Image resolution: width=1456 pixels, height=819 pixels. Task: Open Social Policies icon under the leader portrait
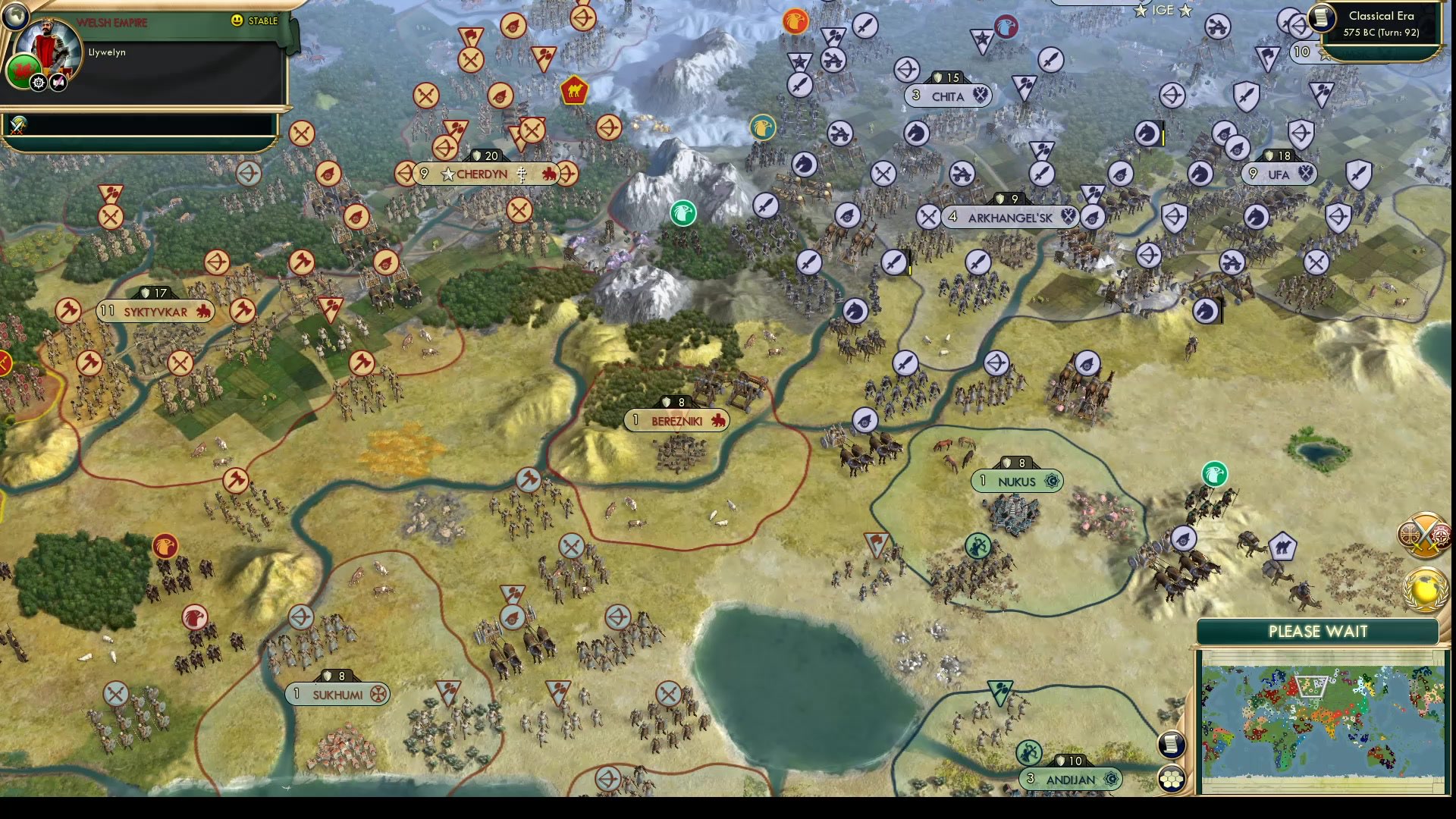point(58,82)
